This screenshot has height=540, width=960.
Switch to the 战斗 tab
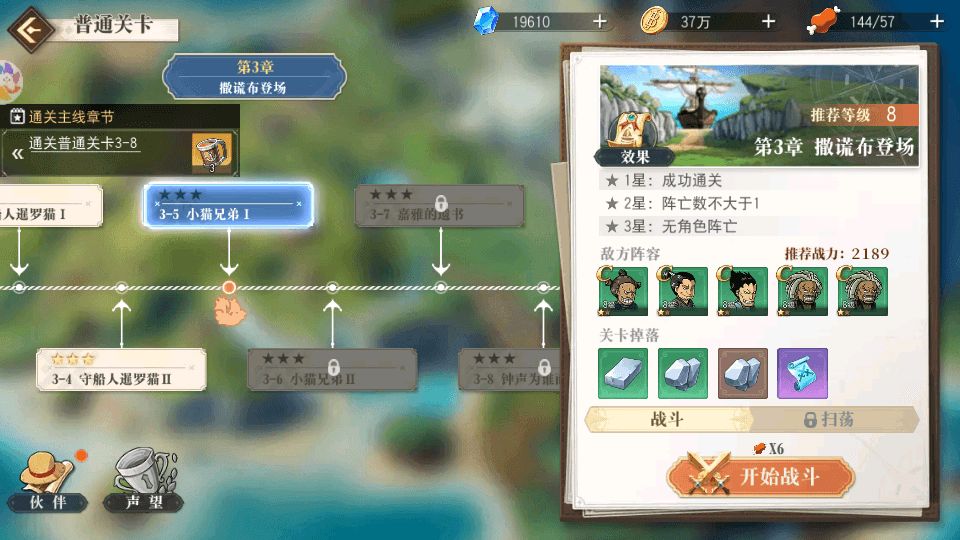(667, 419)
